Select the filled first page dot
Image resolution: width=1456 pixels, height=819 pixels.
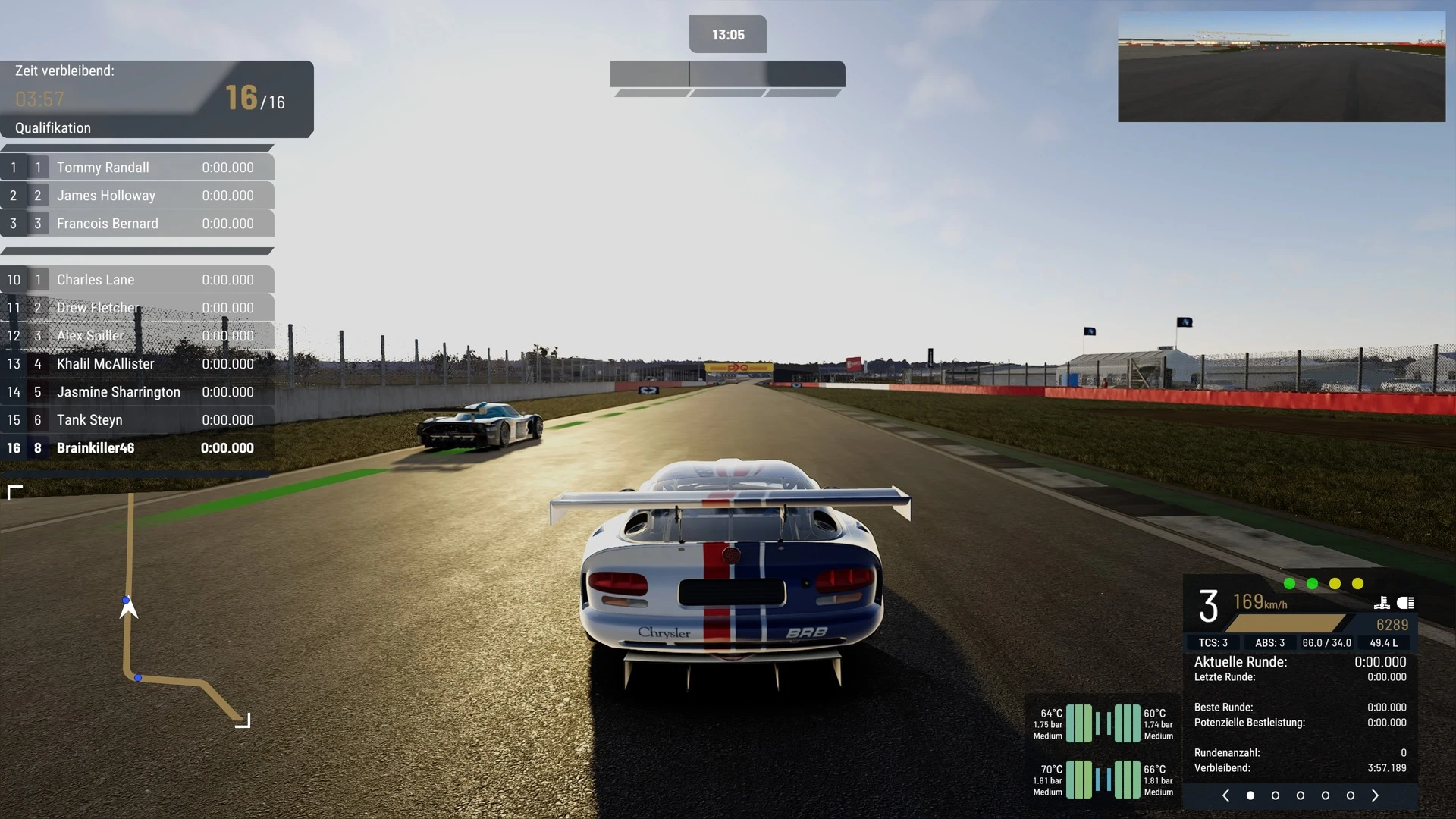click(1250, 795)
